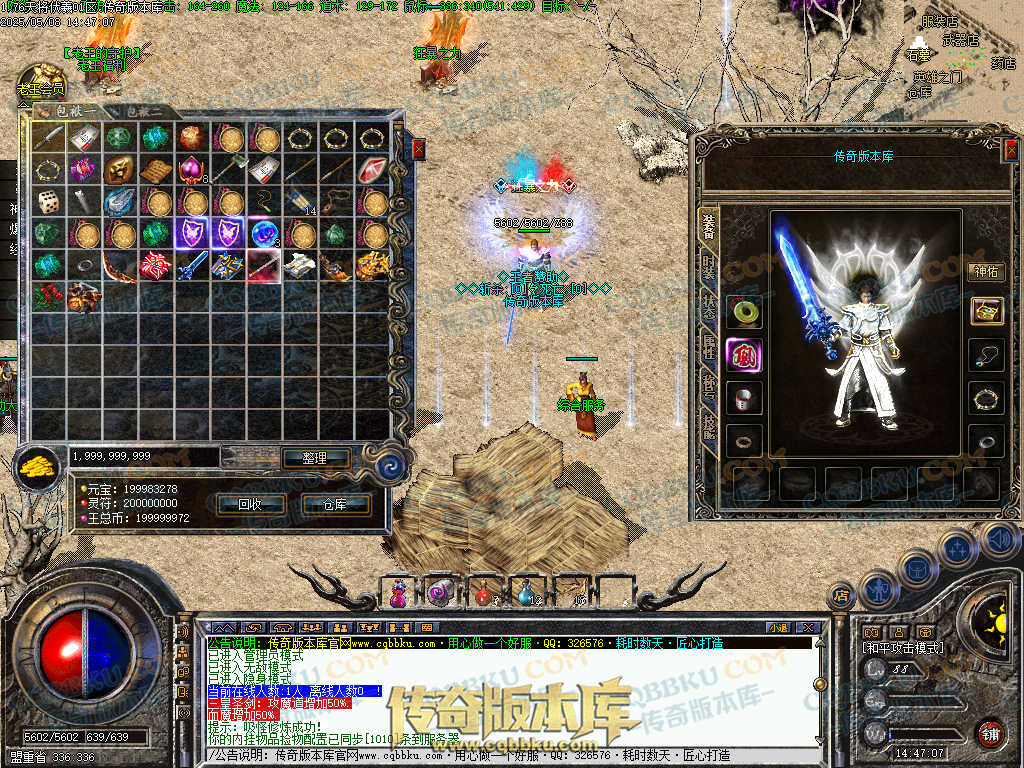Use the blue potion in the quick bar
This screenshot has width=1024, height=768.
point(527,593)
